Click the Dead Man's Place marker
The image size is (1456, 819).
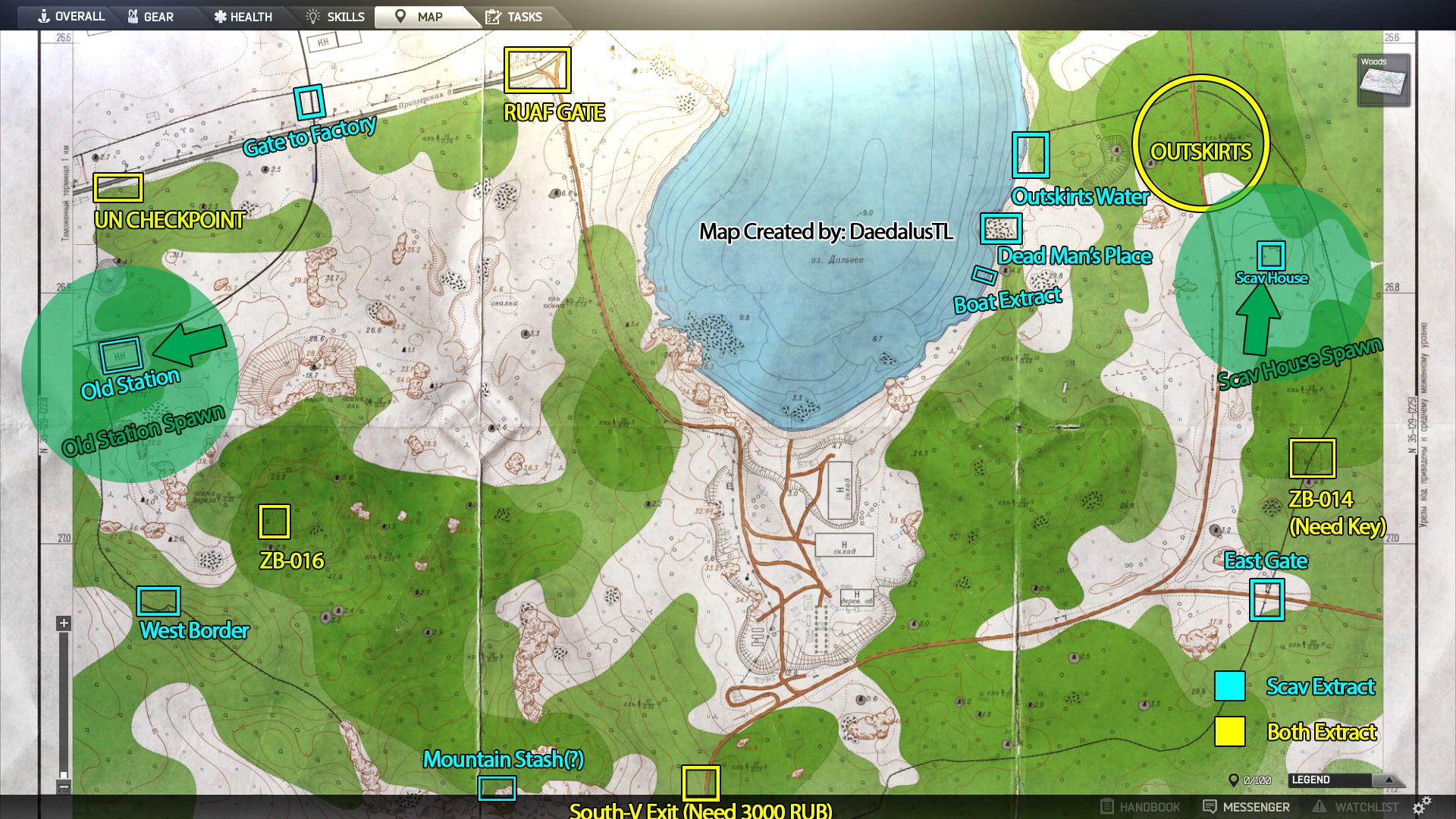click(1003, 228)
